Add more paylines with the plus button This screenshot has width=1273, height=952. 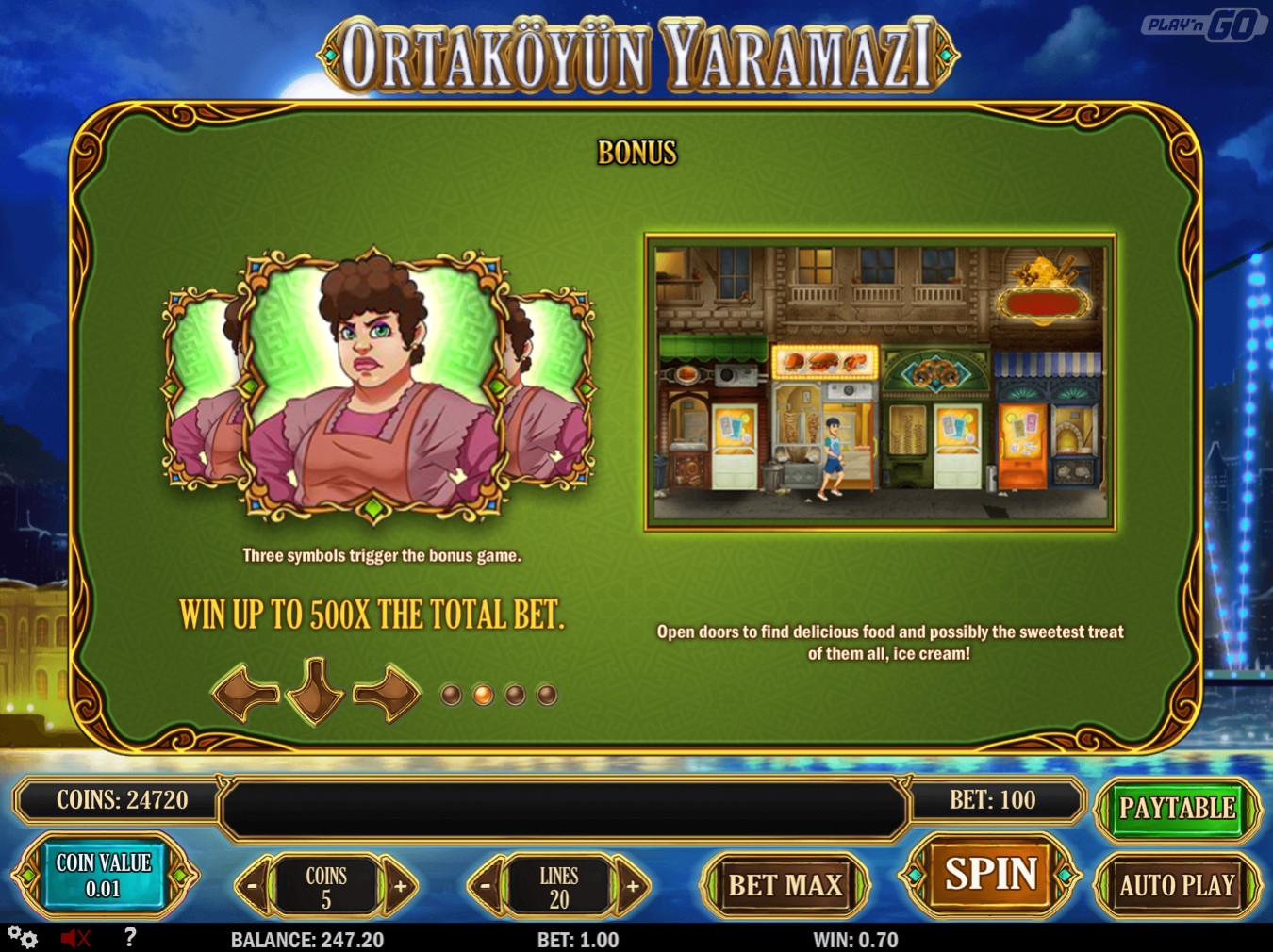click(x=633, y=886)
